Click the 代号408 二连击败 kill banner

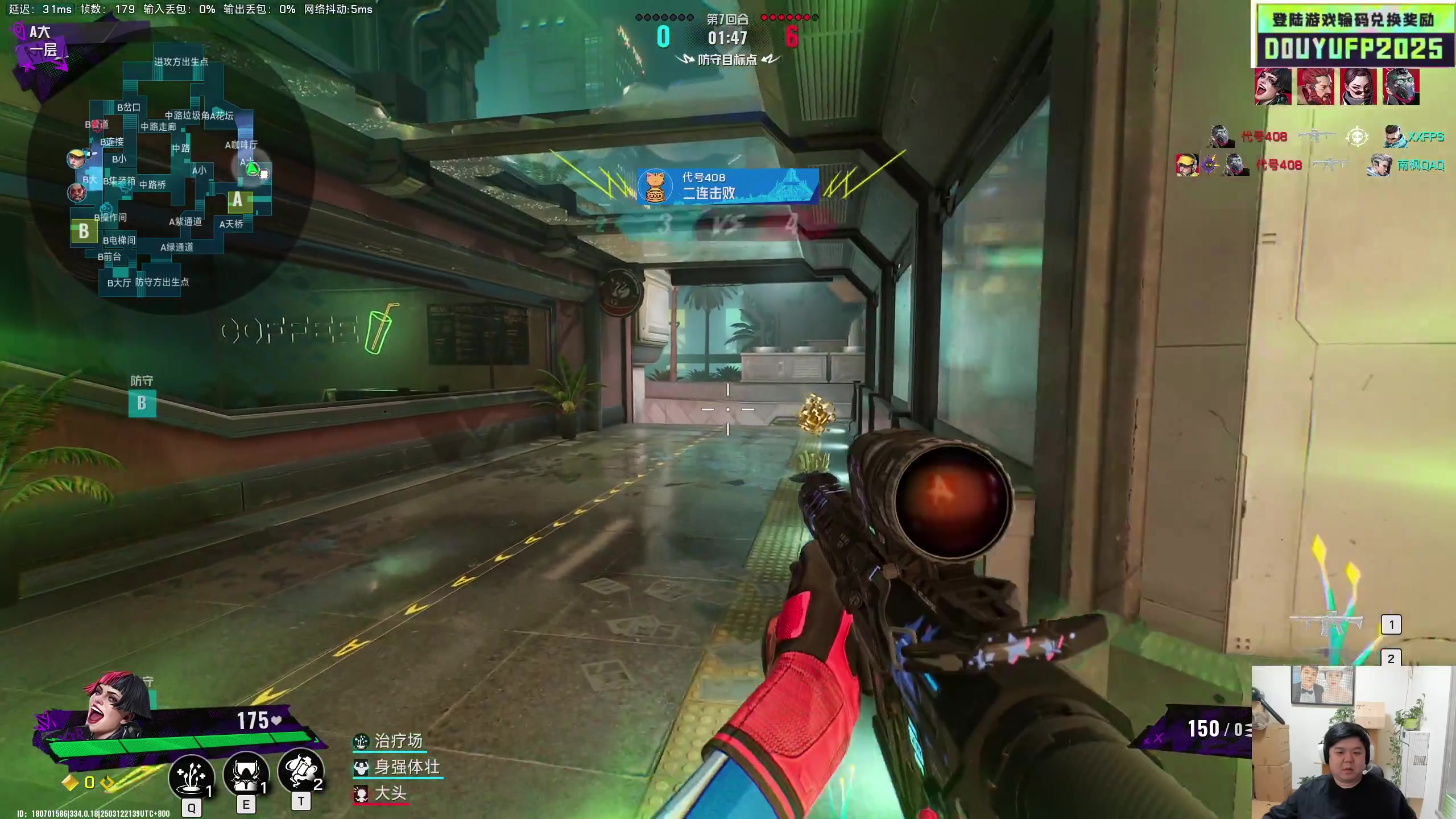(x=727, y=186)
